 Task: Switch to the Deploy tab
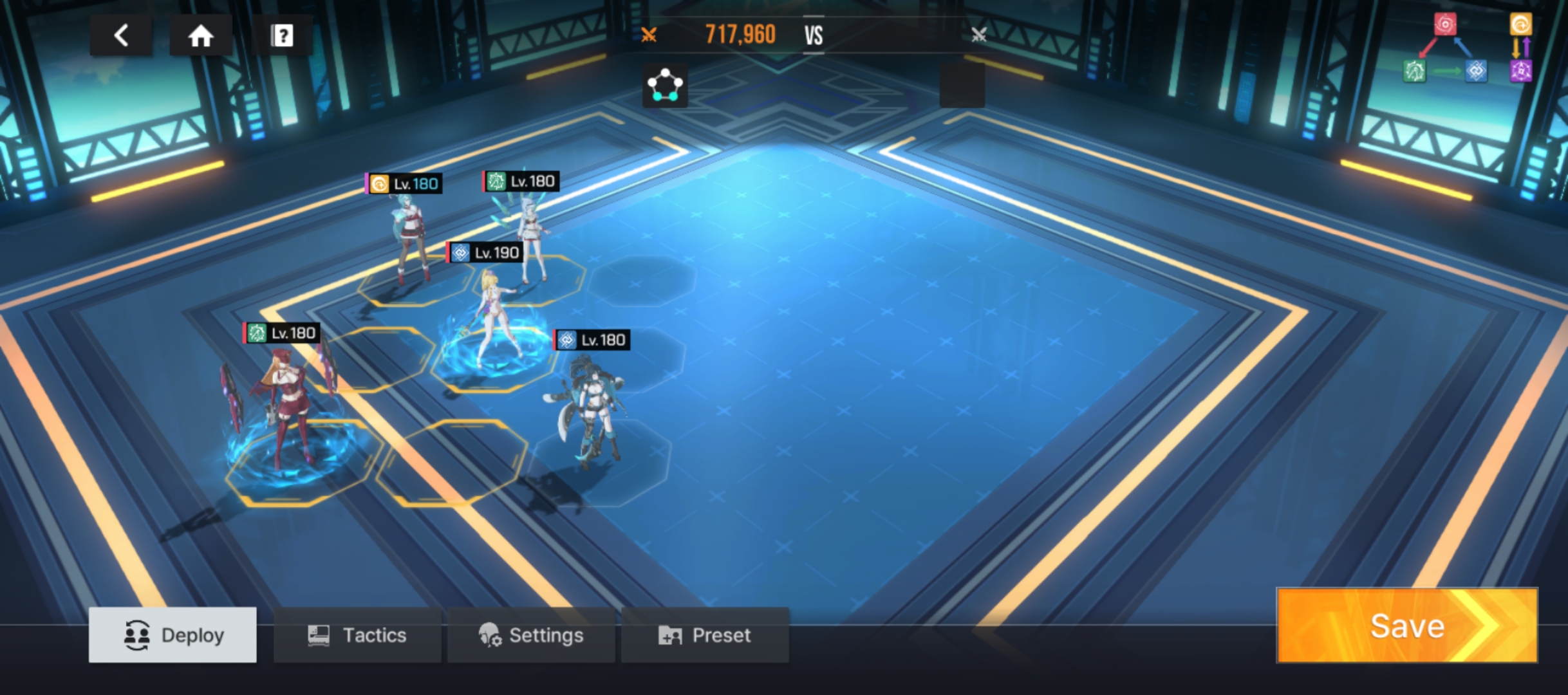173,635
